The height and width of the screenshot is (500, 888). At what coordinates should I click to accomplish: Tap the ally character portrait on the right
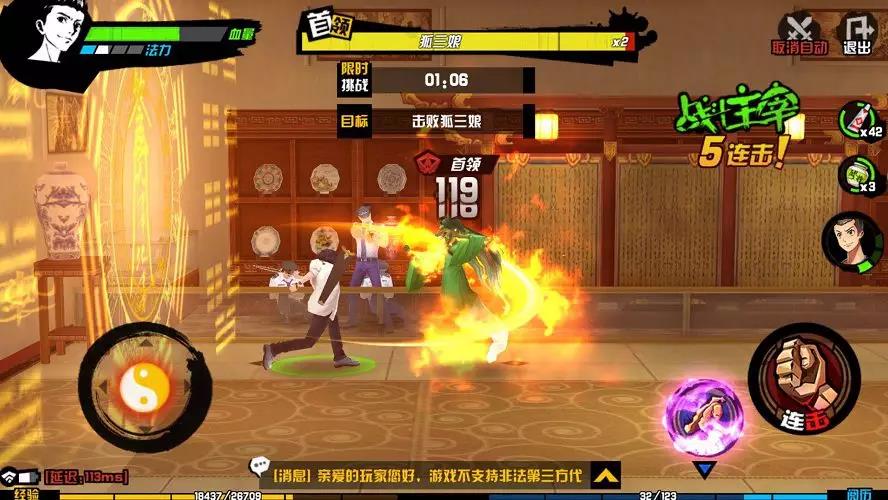click(x=848, y=241)
